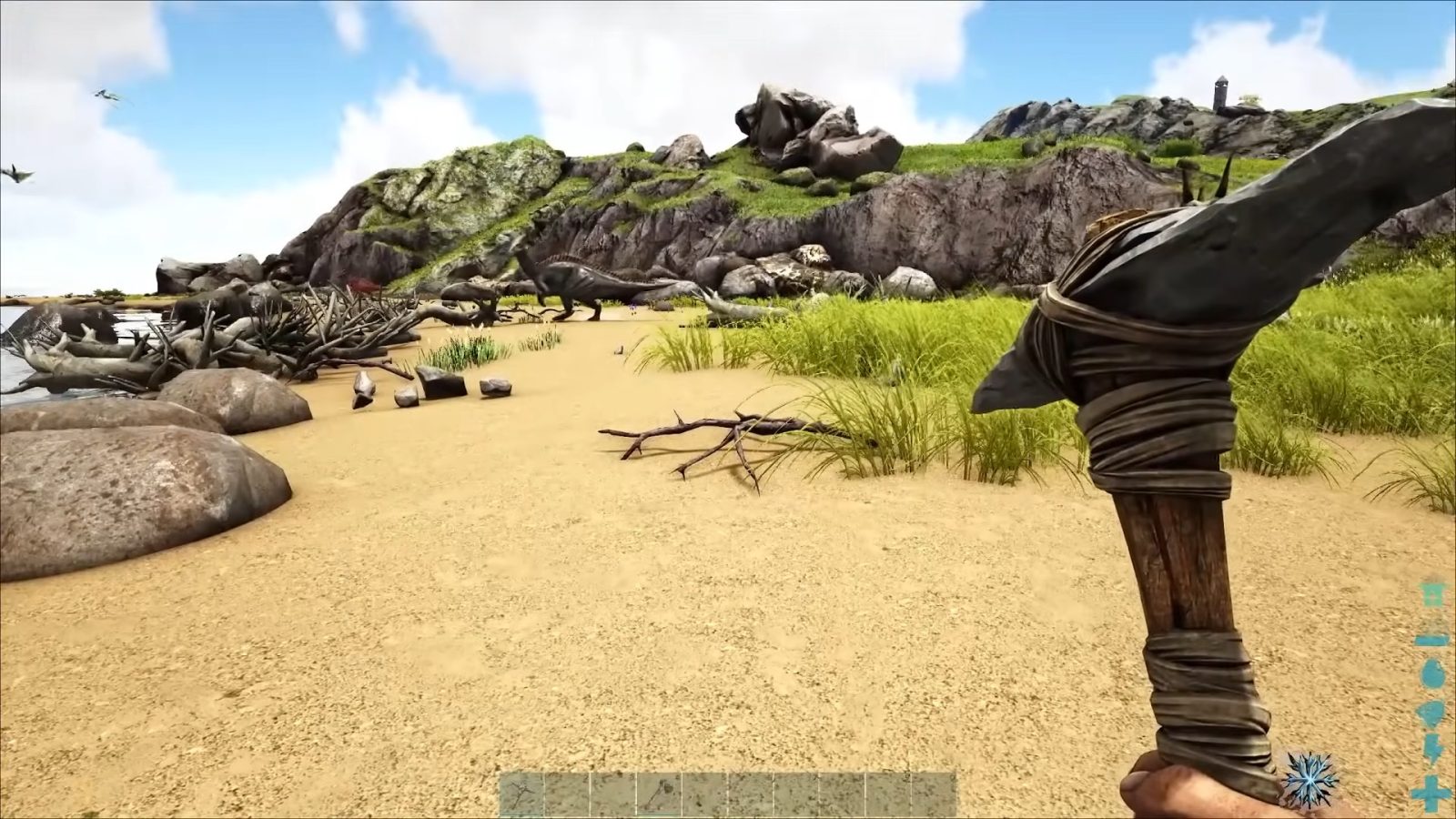Select empty hotbar slot 2
Image resolution: width=1456 pixels, height=819 pixels.
[x=566, y=790]
